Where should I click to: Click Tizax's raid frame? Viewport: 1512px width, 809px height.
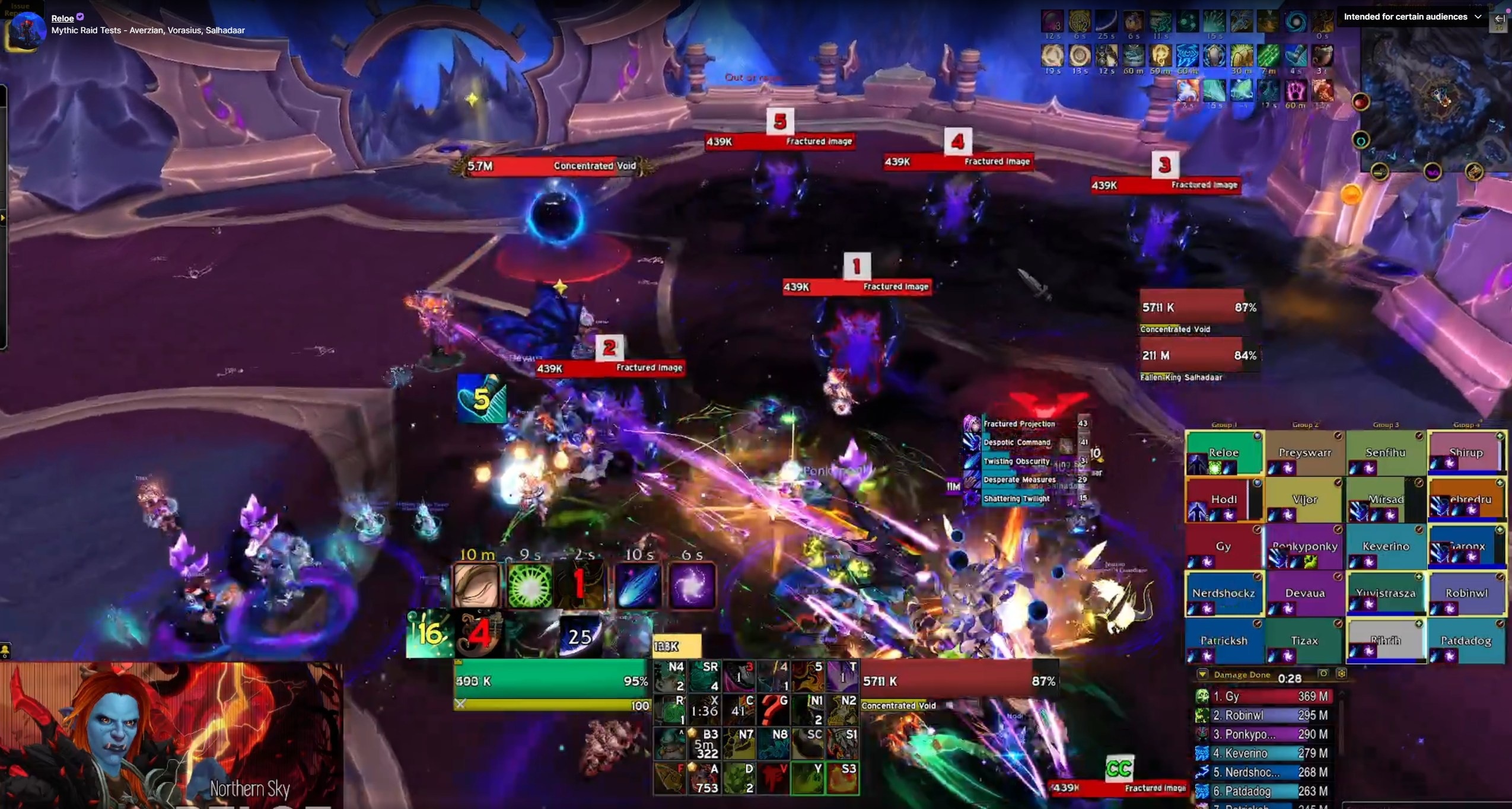pyautogui.click(x=1304, y=641)
